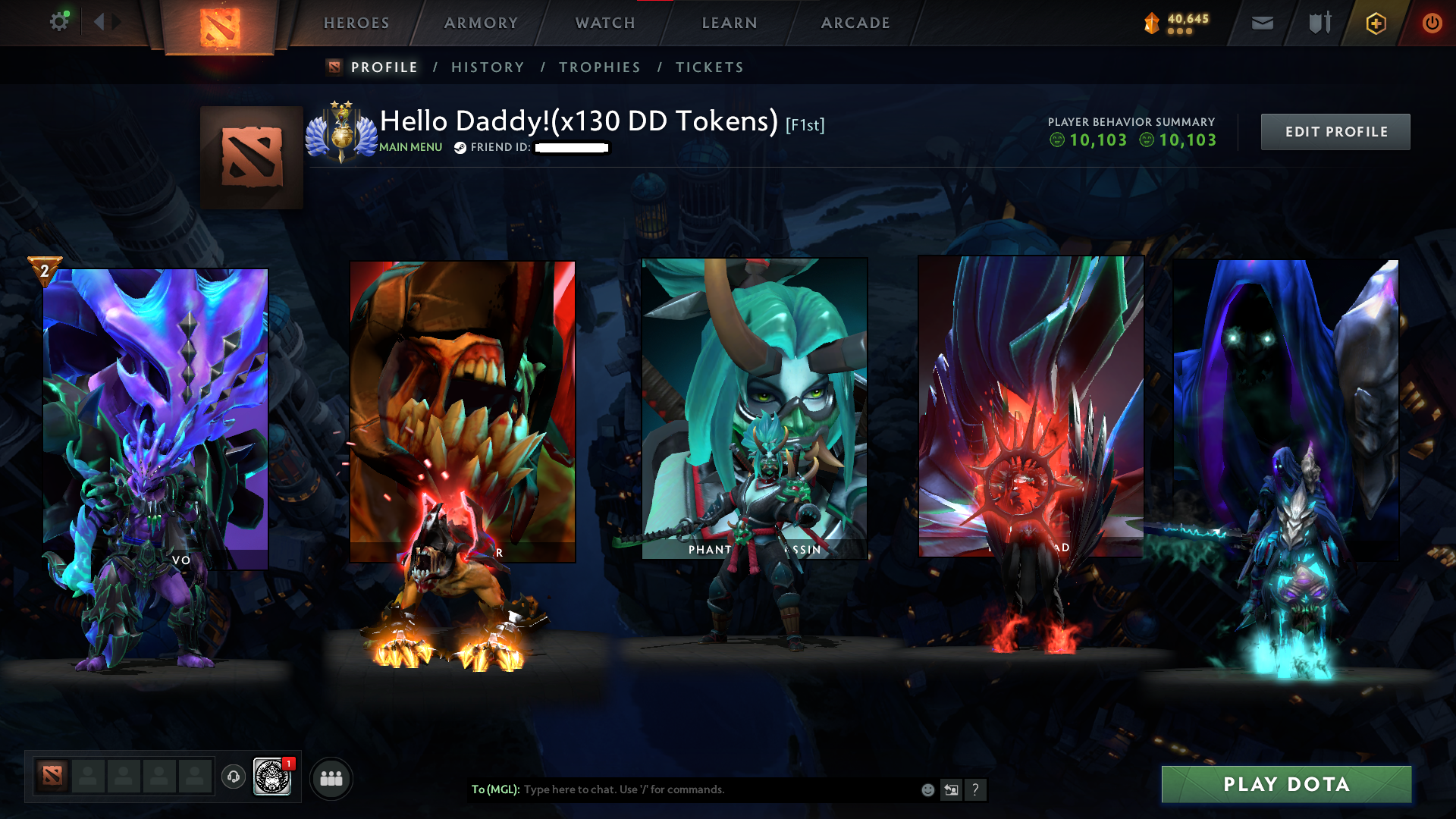Click the golden Dota Plus hexagon icon
The width and height of the screenshot is (1456, 819).
click(1375, 23)
